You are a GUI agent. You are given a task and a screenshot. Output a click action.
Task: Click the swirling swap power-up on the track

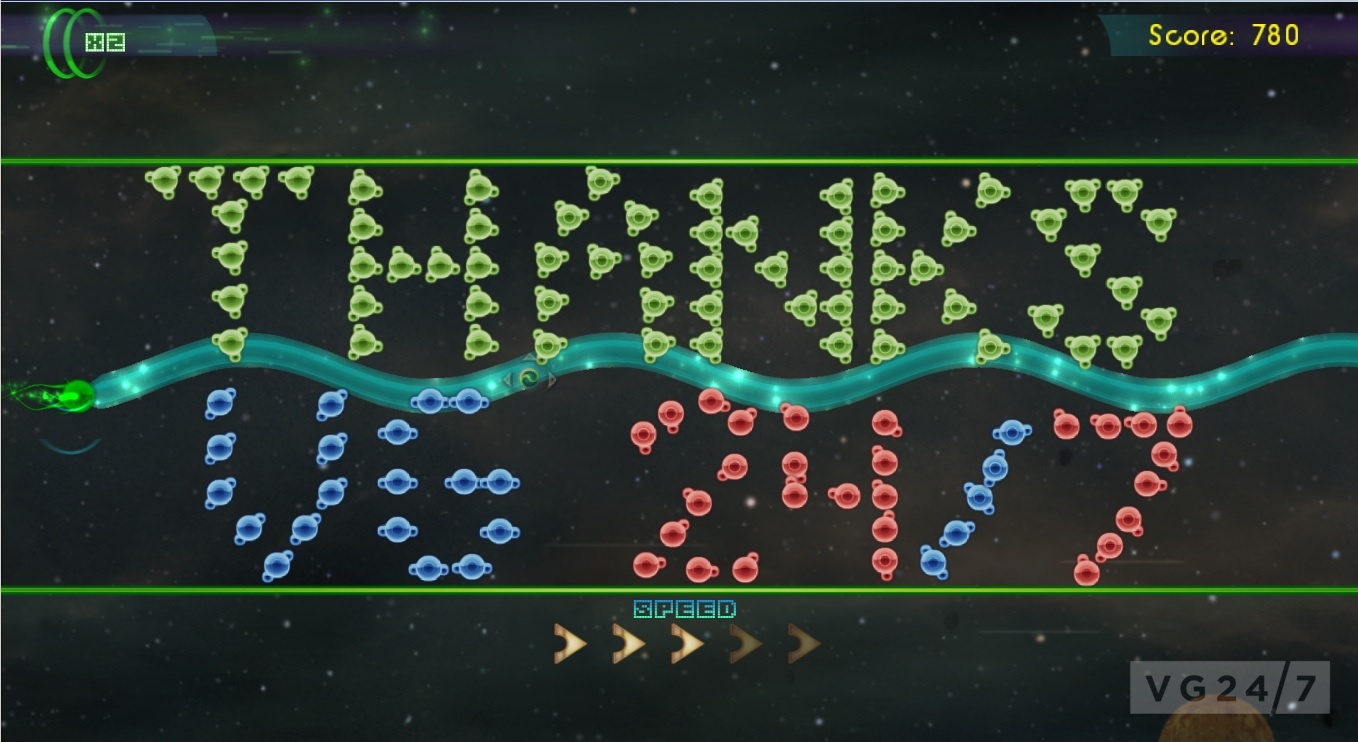click(x=528, y=378)
